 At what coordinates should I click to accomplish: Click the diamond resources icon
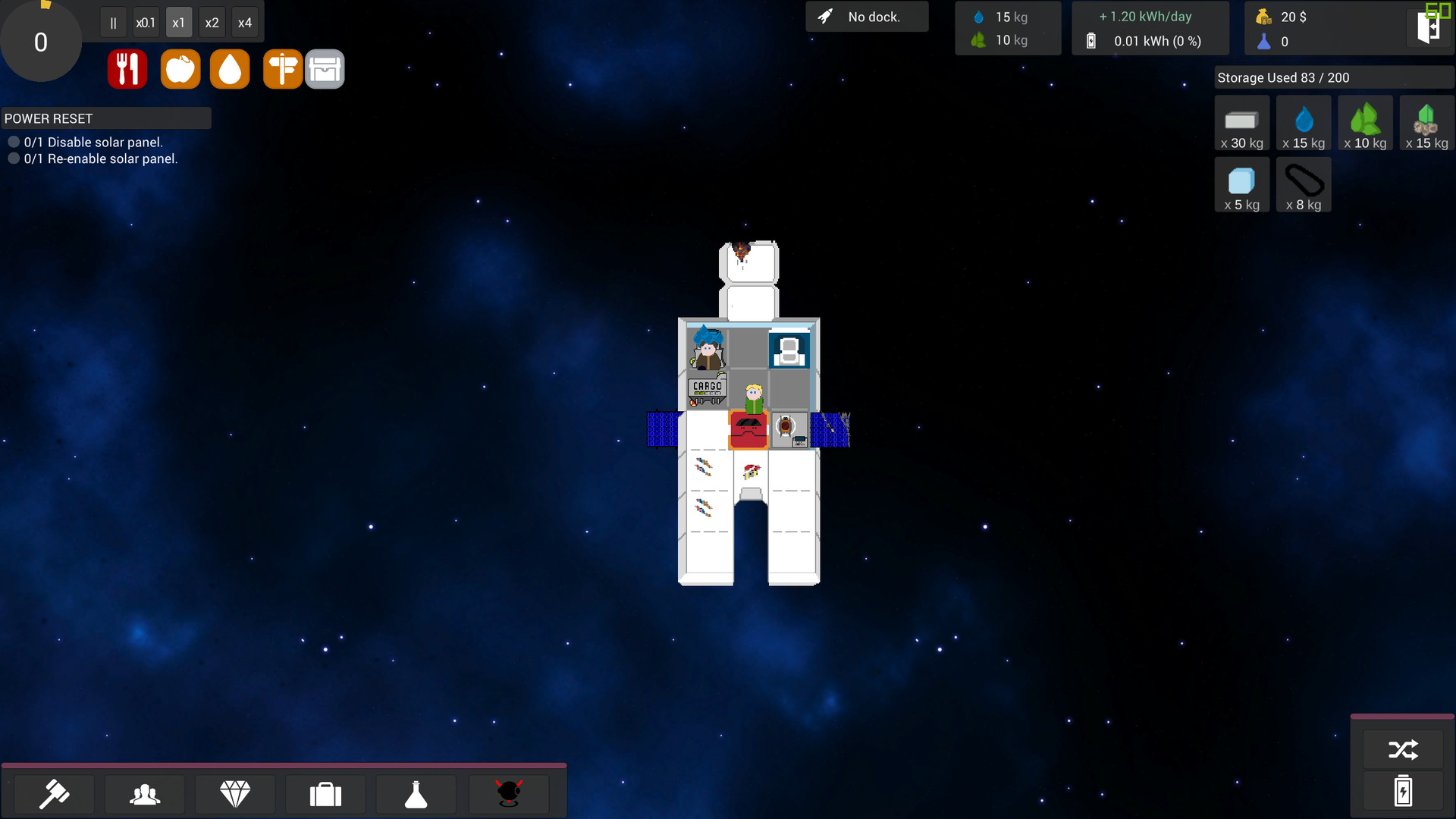235,794
